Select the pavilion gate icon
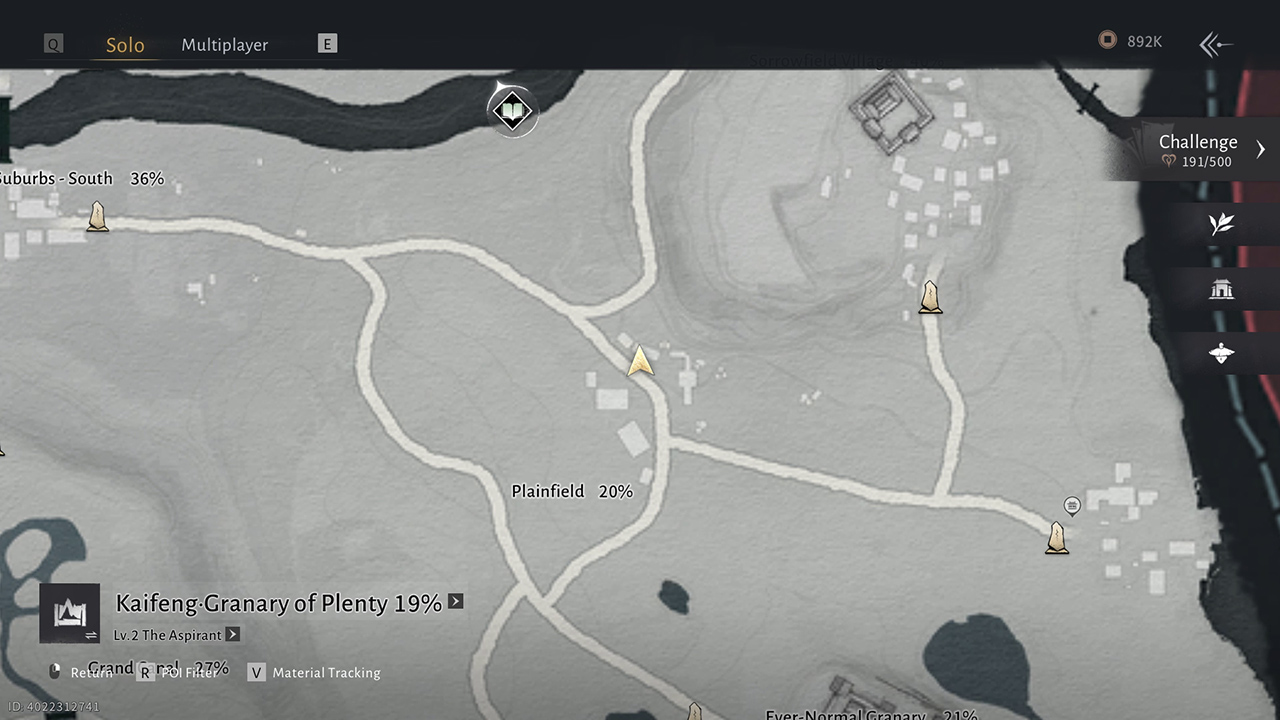The image size is (1280, 720). 1221,290
